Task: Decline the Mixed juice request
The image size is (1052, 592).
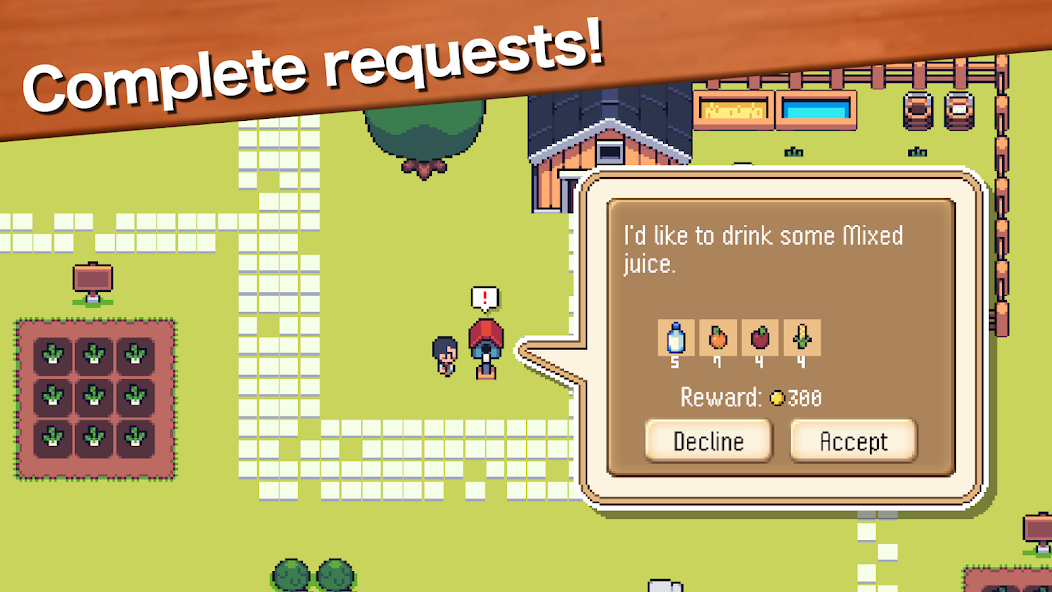Action: pyautogui.click(x=708, y=441)
